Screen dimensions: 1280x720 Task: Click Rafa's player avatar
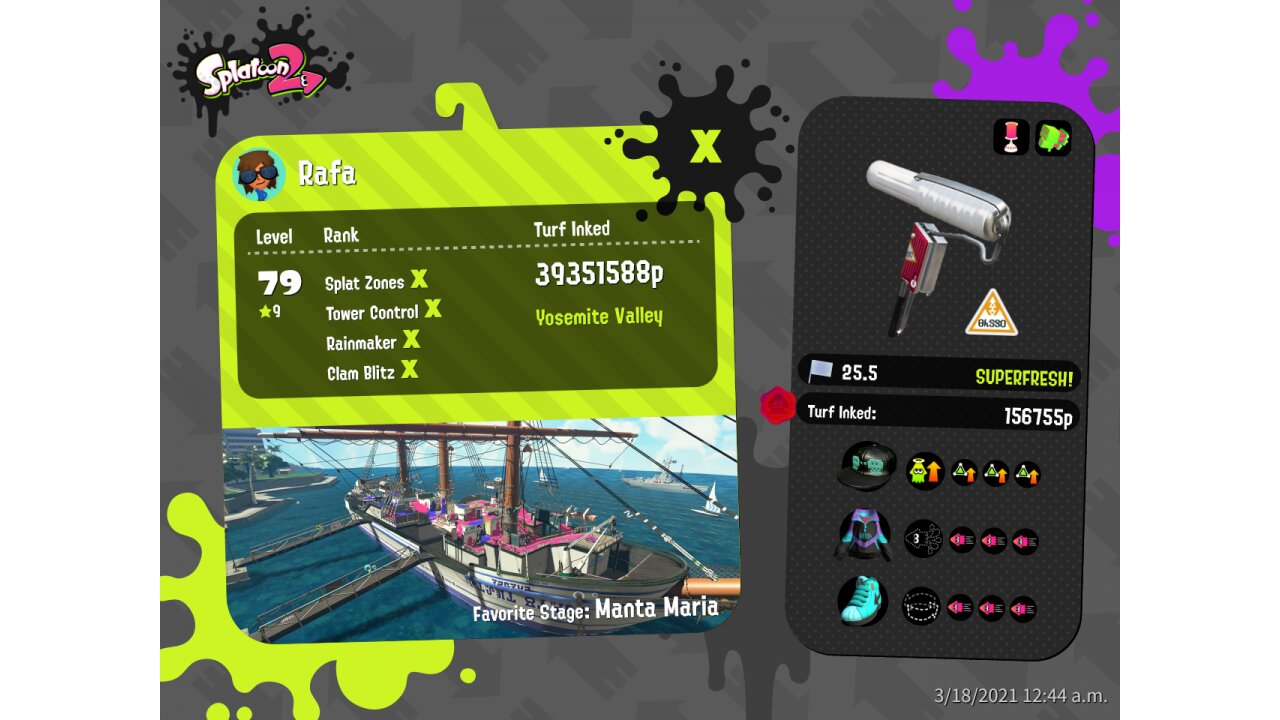(x=259, y=174)
